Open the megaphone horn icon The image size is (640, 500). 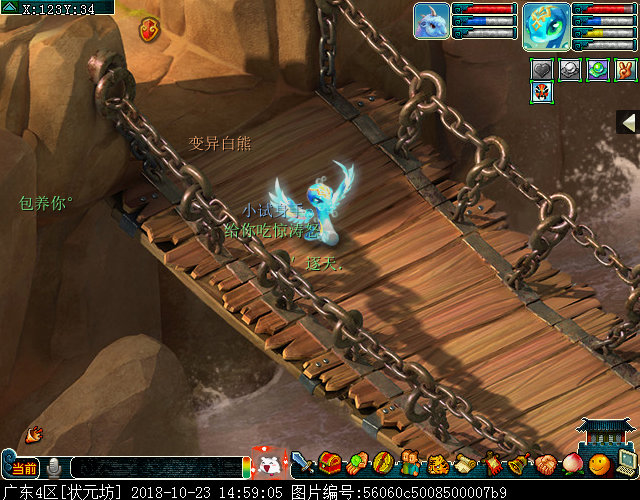[x=34, y=433]
